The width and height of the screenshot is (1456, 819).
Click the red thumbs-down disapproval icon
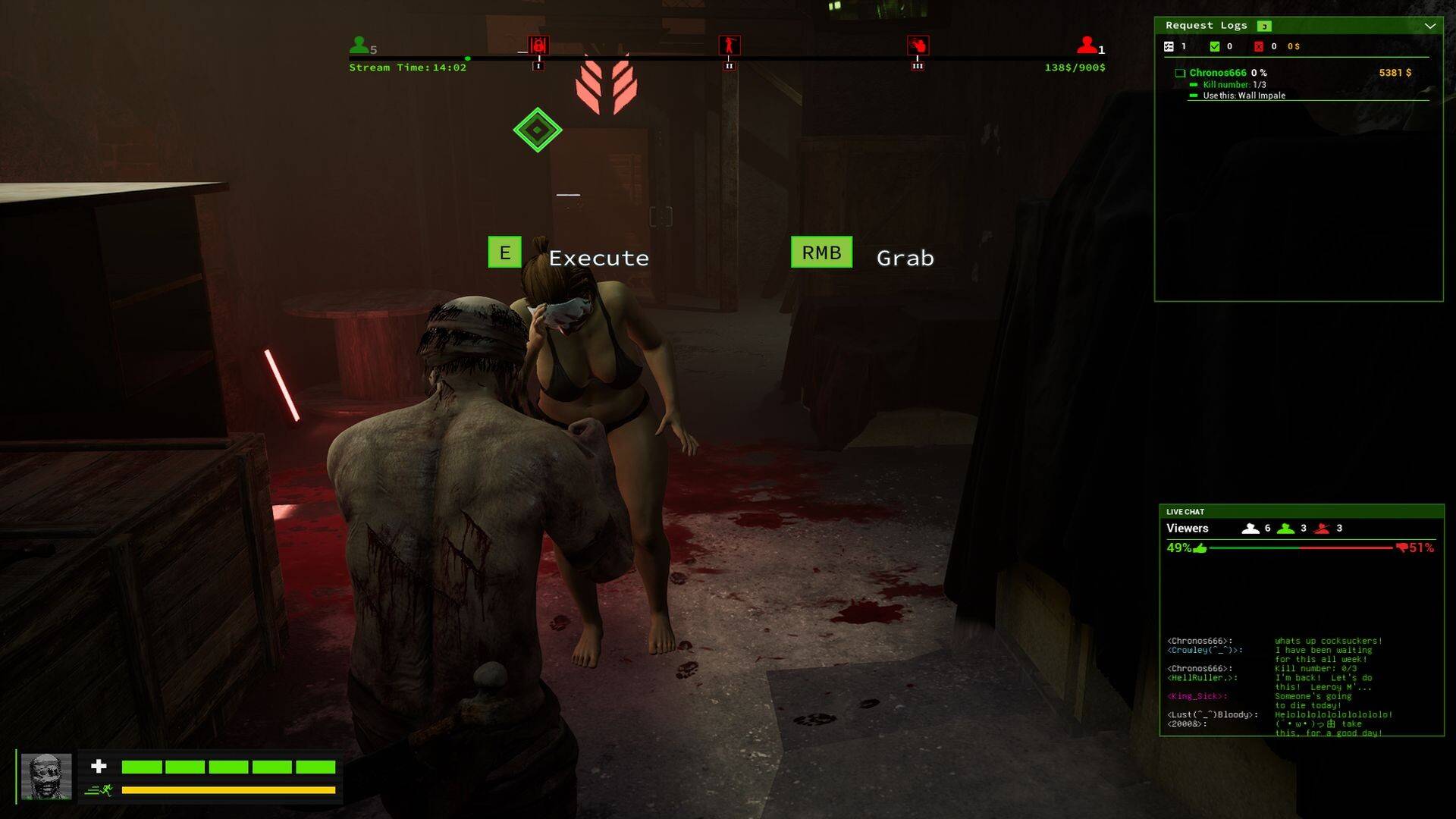1401,548
